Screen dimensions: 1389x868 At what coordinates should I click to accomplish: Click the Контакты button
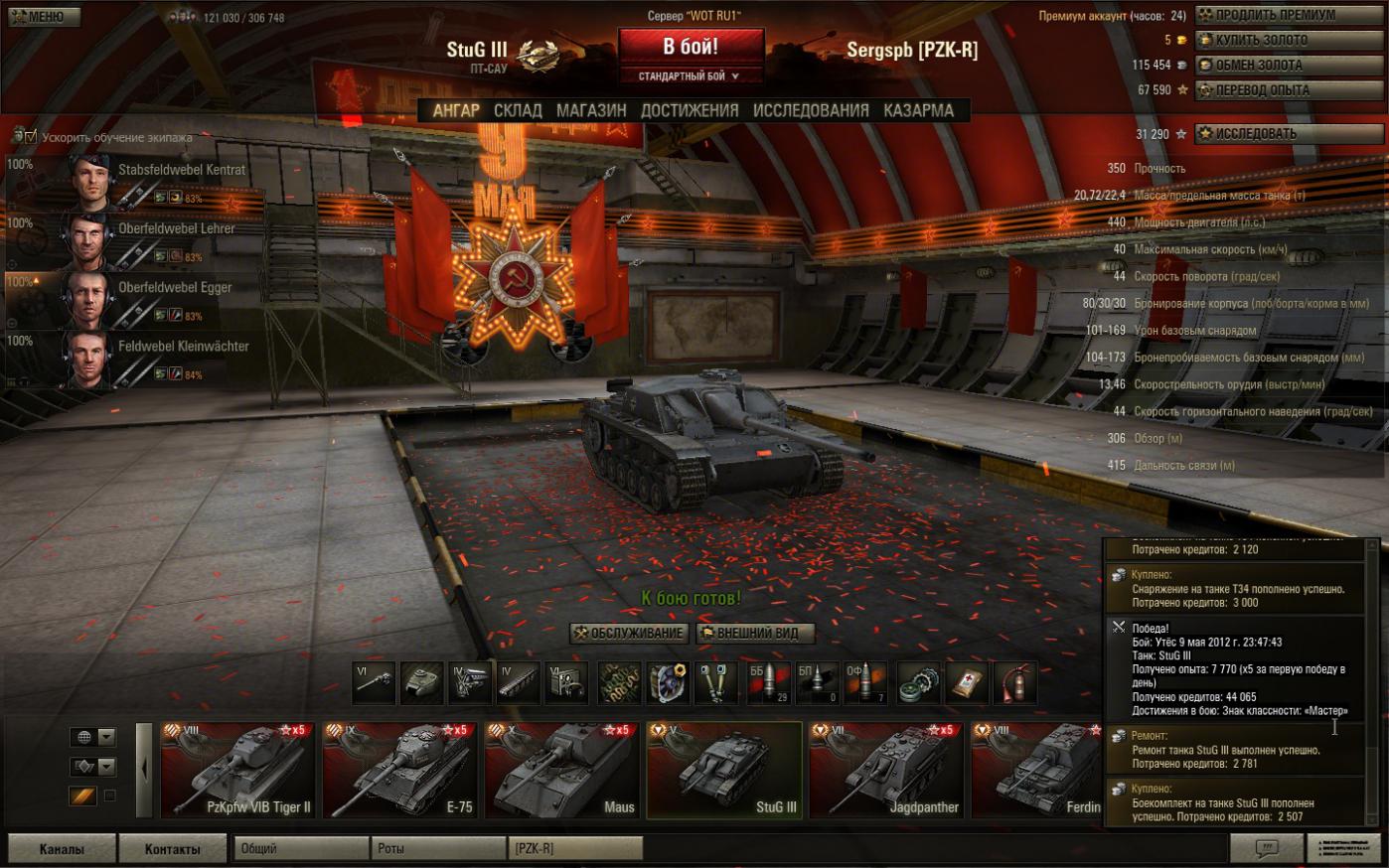click(172, 848)
